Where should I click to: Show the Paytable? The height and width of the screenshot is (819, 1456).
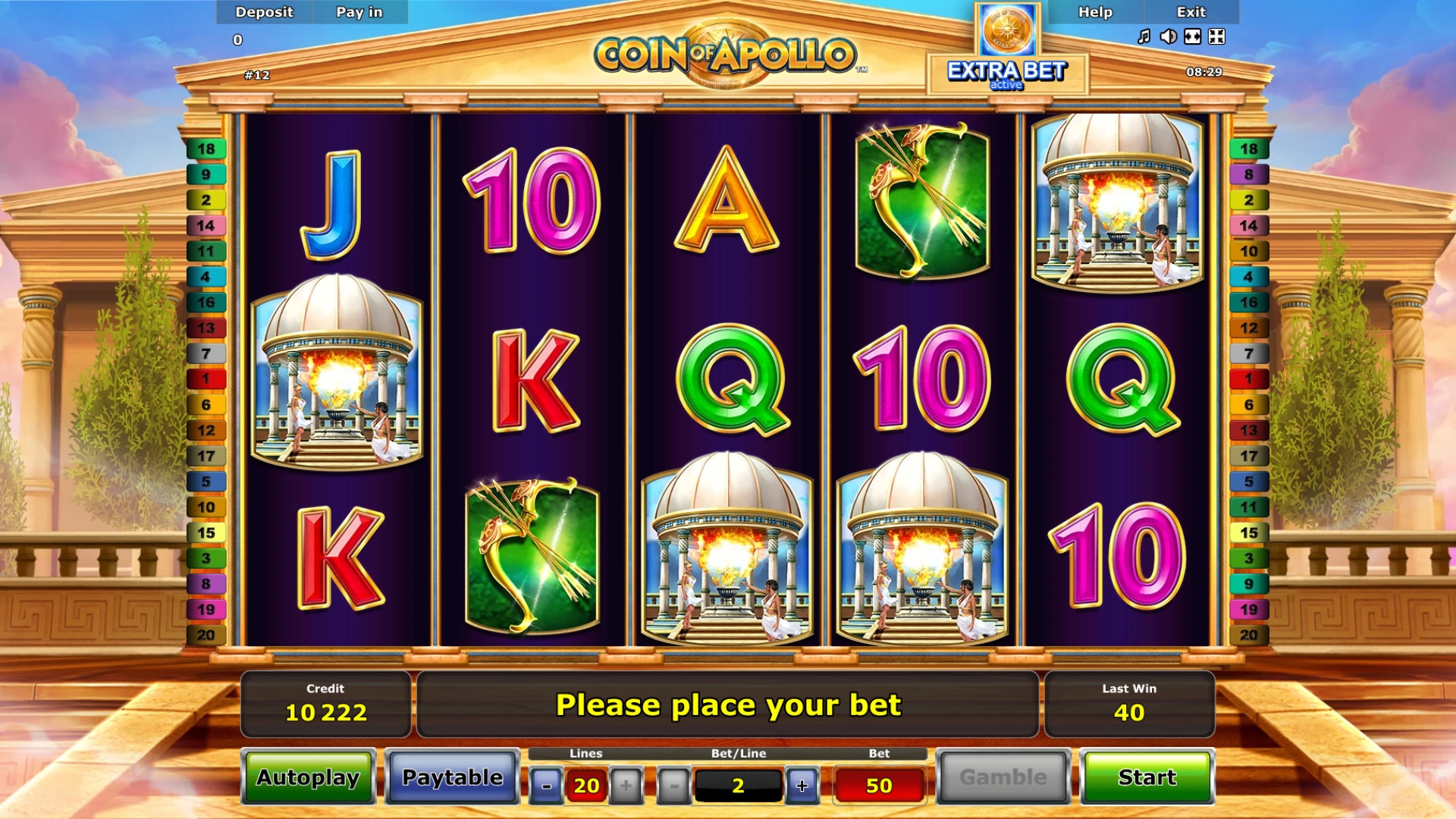tap(452, 777)
